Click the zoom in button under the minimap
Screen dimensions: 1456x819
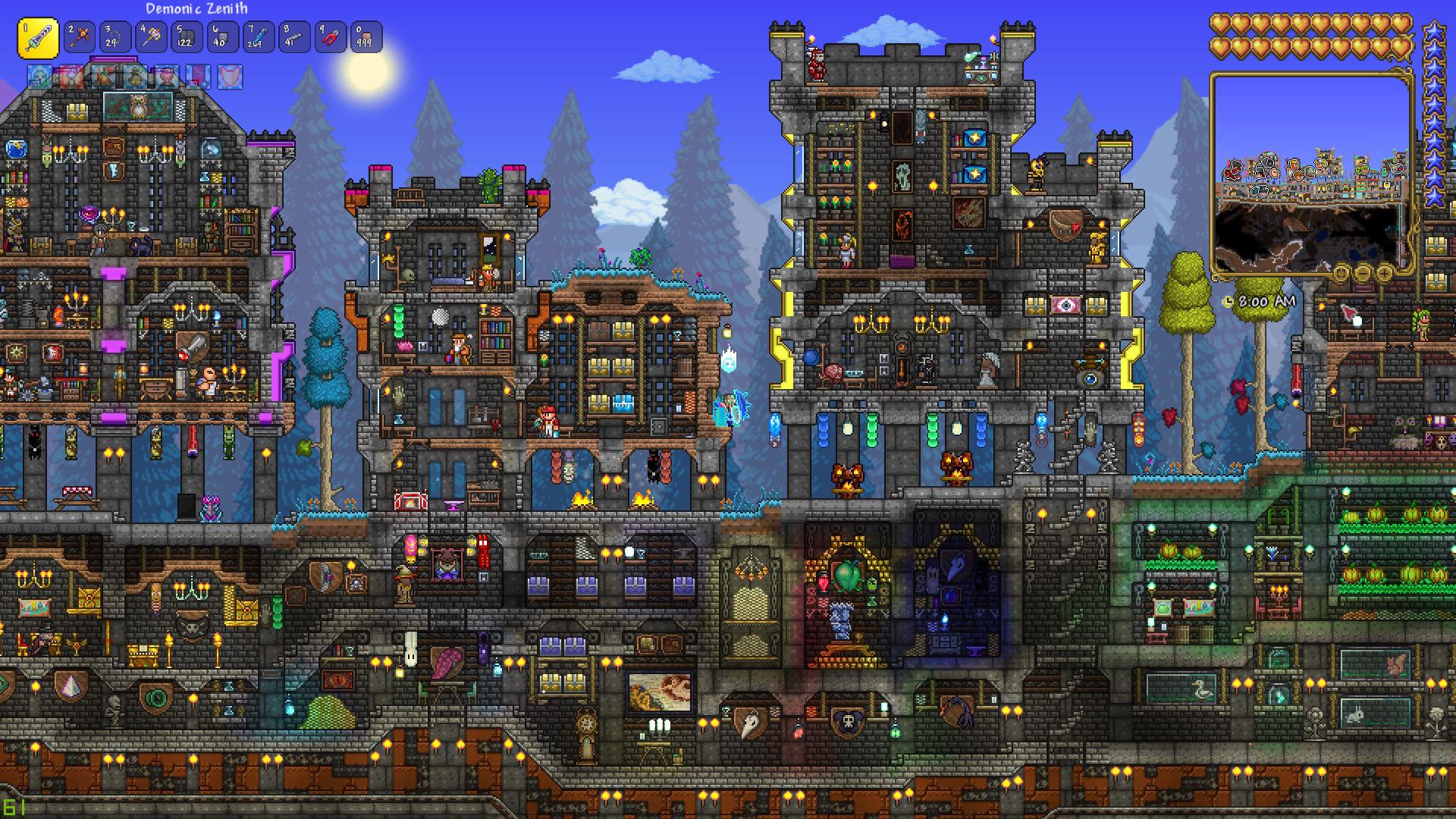pyautogui.click(x=1385, y=274)
